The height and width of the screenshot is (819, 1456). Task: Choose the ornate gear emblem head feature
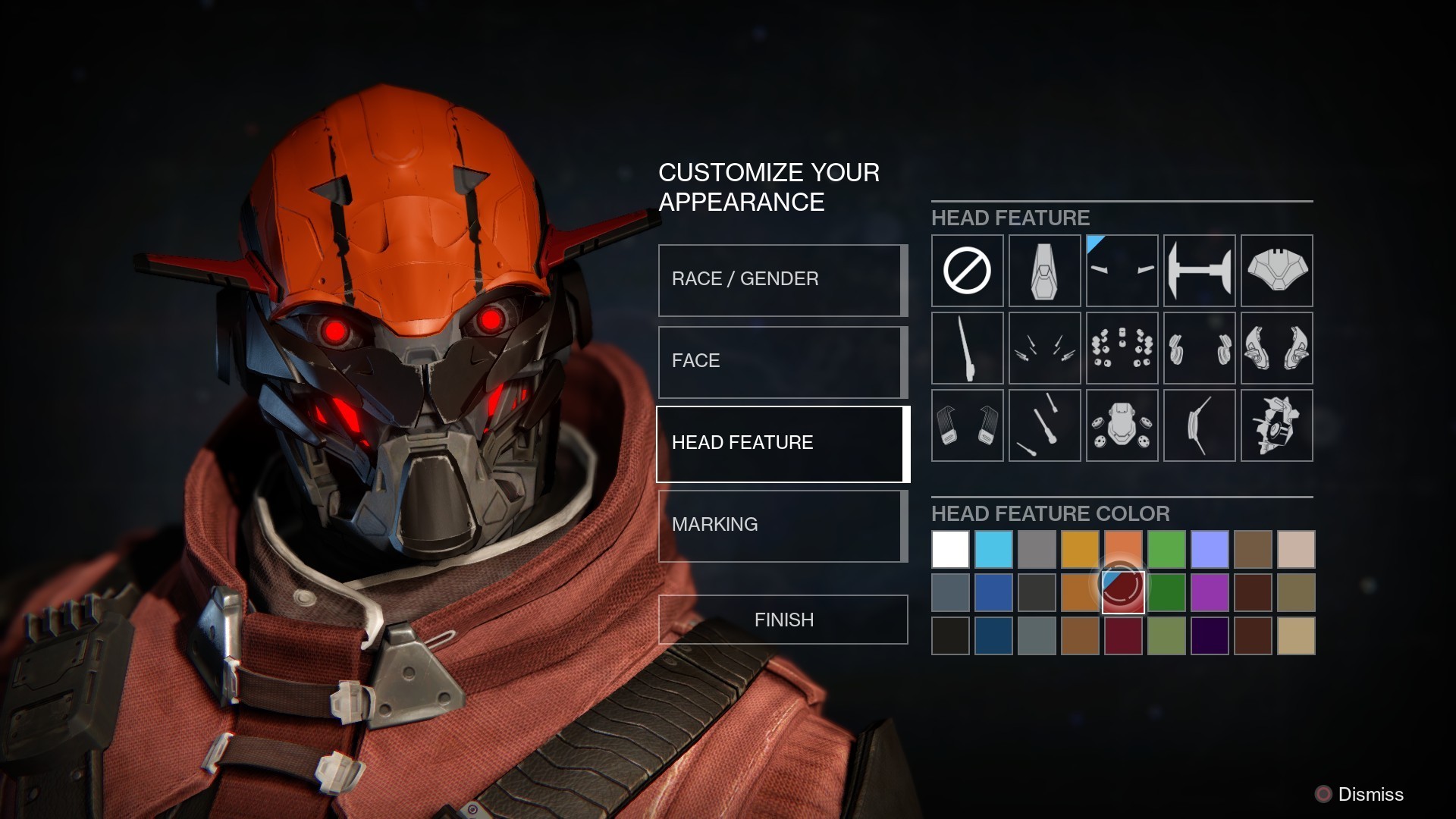click(x=1277, y=425)
